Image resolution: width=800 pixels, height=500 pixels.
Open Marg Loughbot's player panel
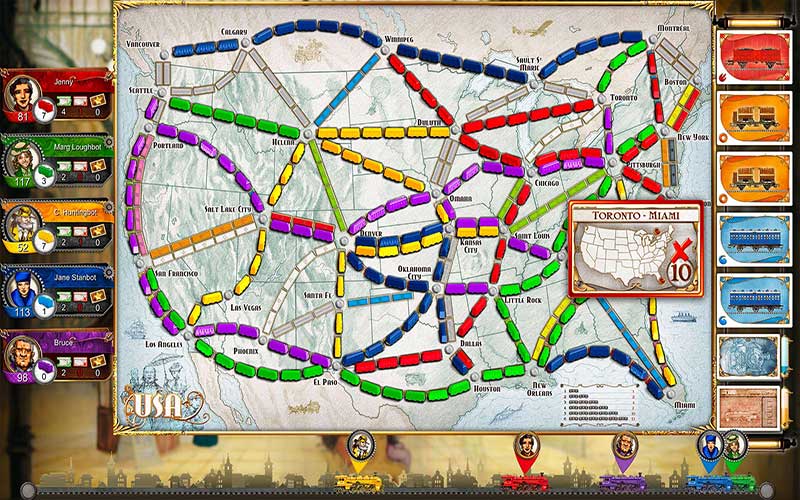click(57, 160)
